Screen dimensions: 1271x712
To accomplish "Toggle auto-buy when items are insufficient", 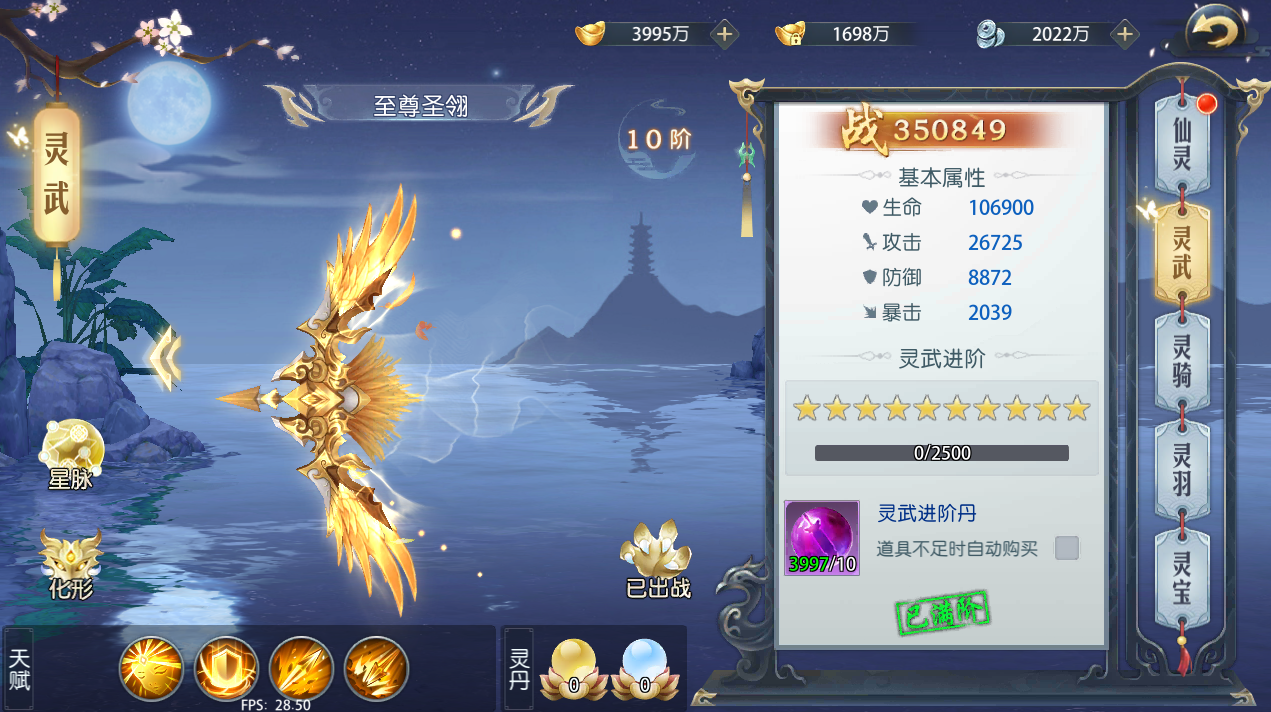I will click(1067, 548).
